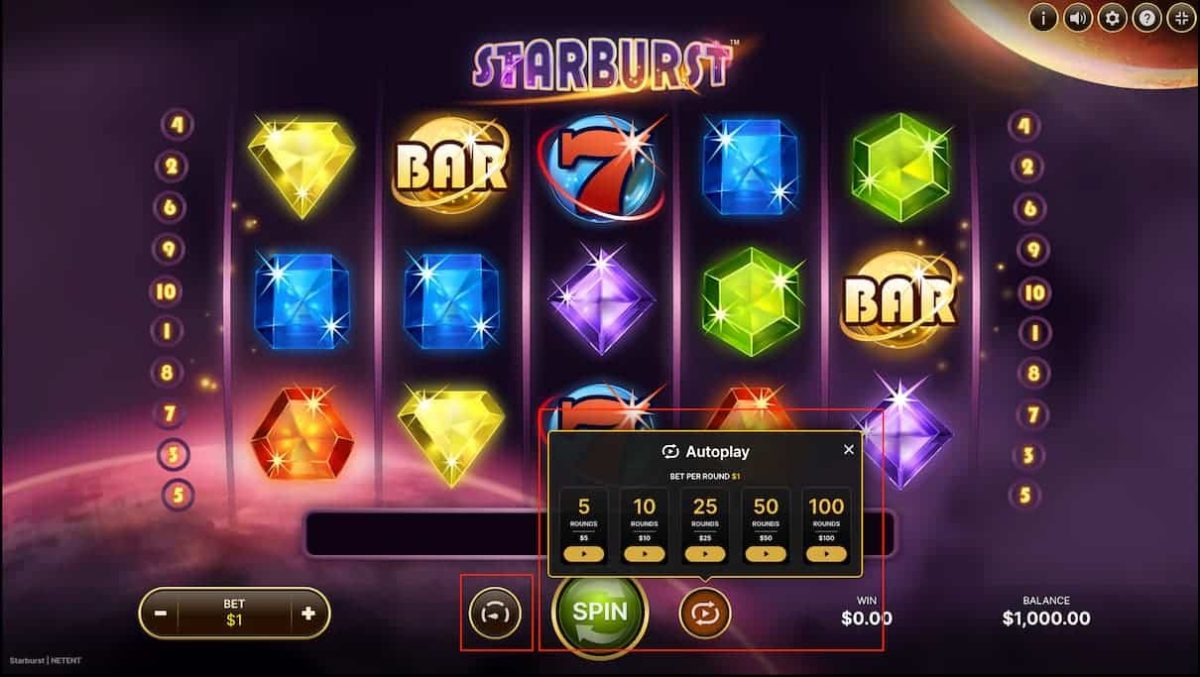Viewport: 1200px width, 677px height.
Task: Decrease the bet with minus button
Action: [x=161, y=613]
